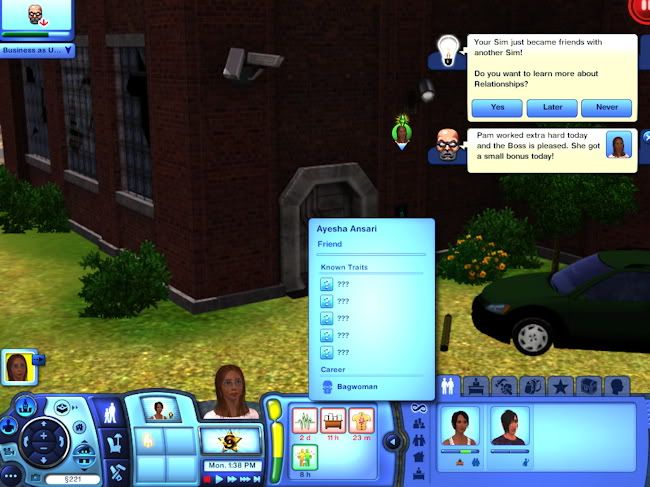
Task: Collapse the panel with the left arrow button
Action: coord(394,441)
